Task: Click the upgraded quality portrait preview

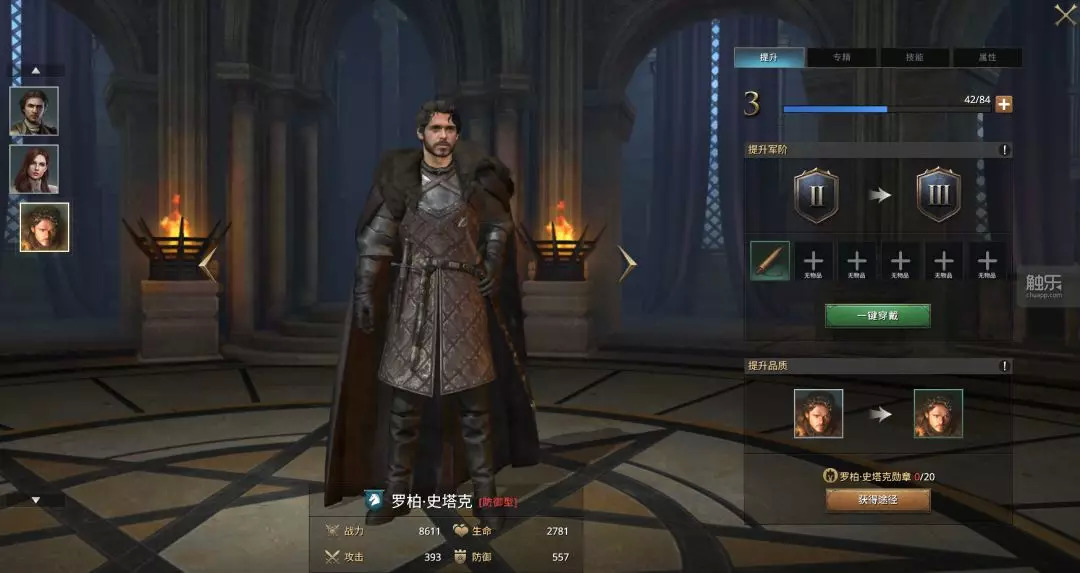Action: (x=938, y=414)
